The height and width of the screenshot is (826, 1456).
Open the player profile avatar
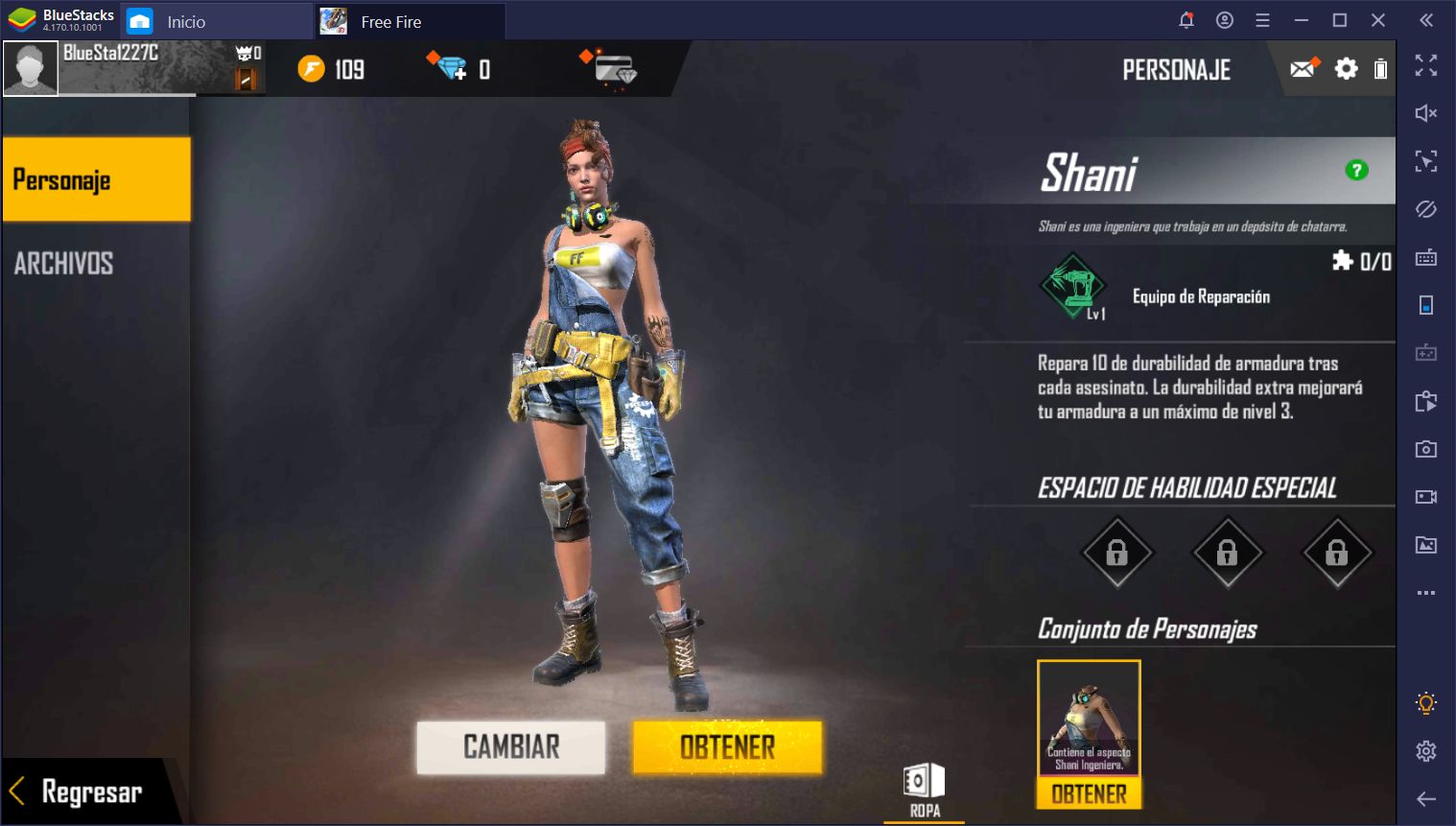(31, 69)
